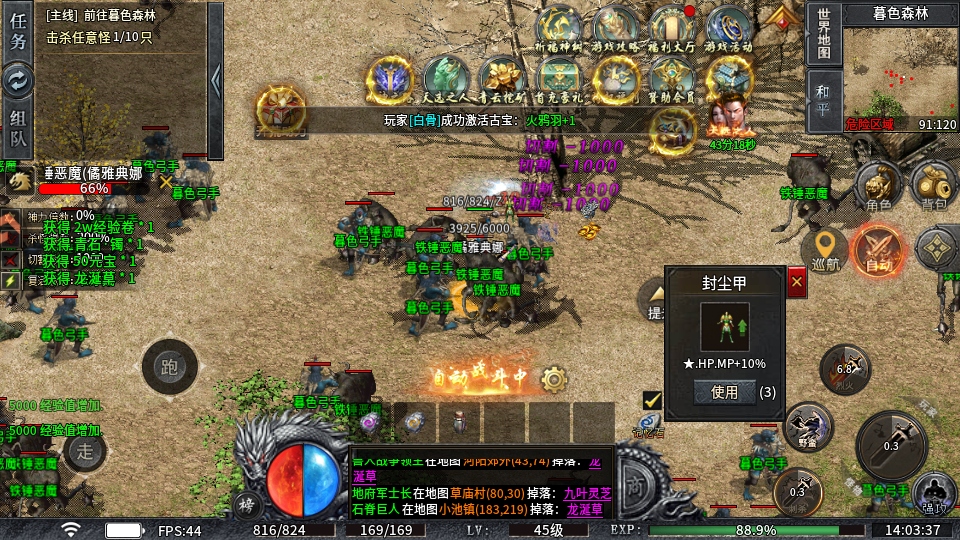This screenshot has height=540, width=960.
Task: Use the 封尘甲 armor item
Action: (x=724, y=392)
